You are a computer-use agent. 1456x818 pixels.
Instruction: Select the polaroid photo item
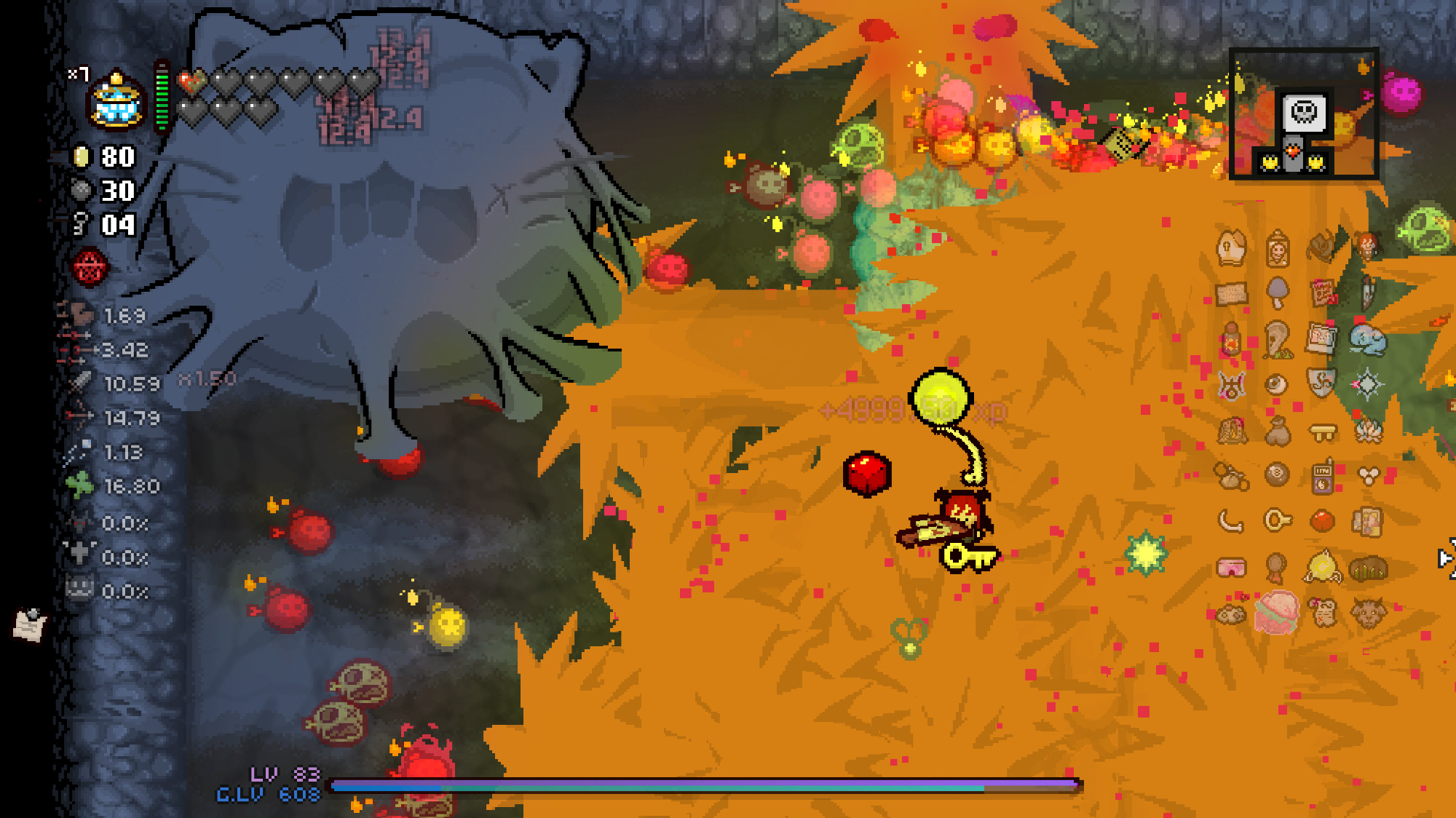[x=1321, y=338]
